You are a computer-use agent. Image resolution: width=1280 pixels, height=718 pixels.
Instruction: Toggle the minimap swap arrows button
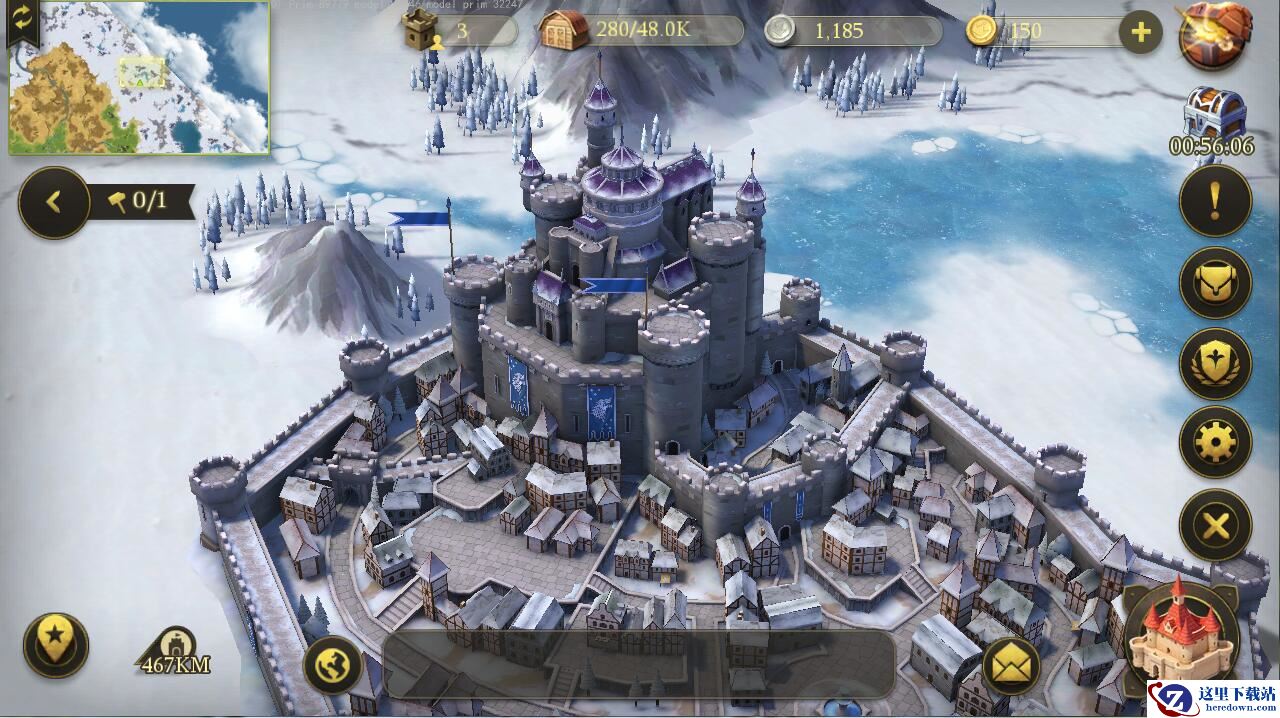tap(23, 20)
